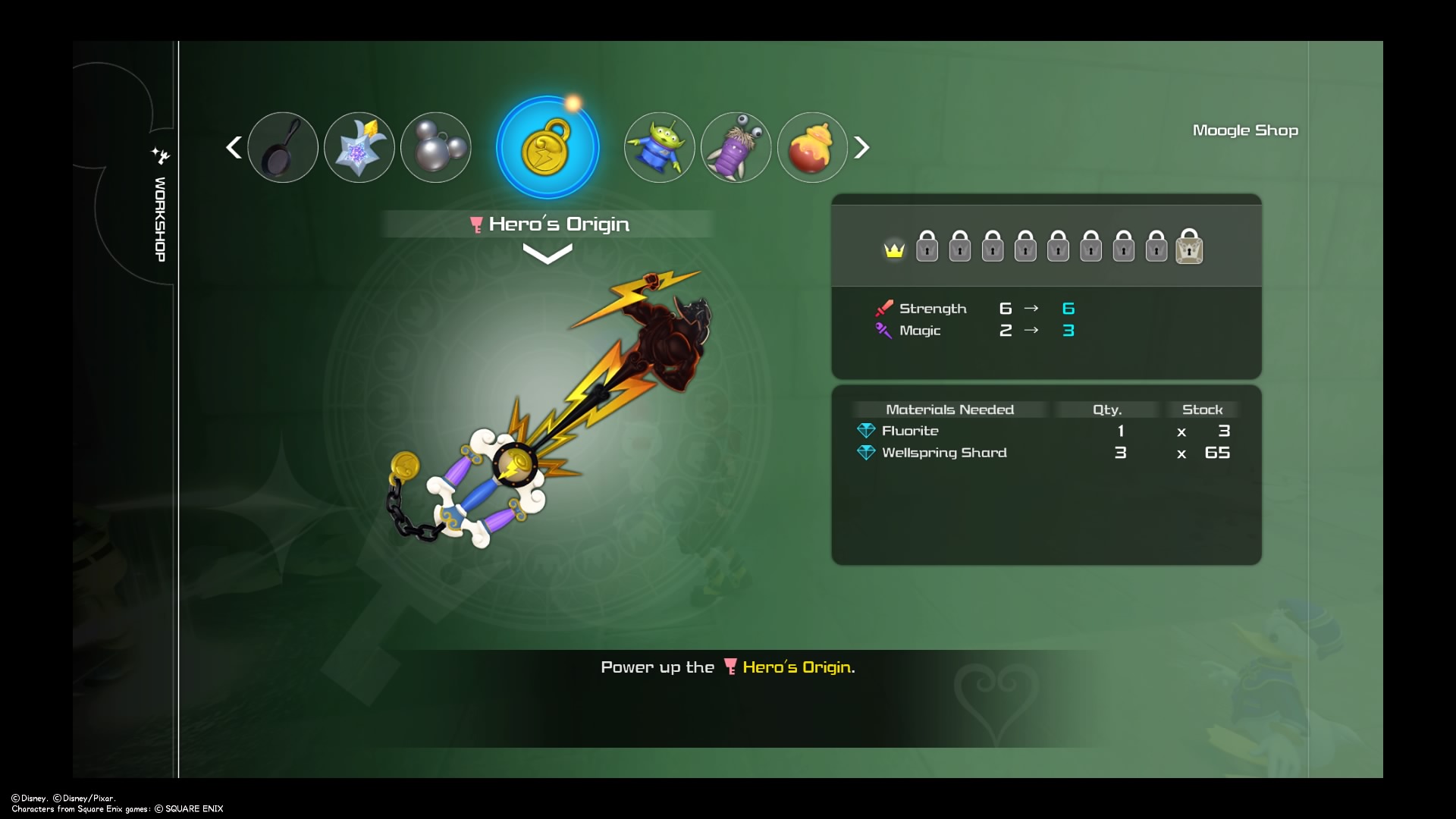Select the highlighted Hero's Origin medallion
This screenshot has width=1456, height=819.
[x=548, y=147]
